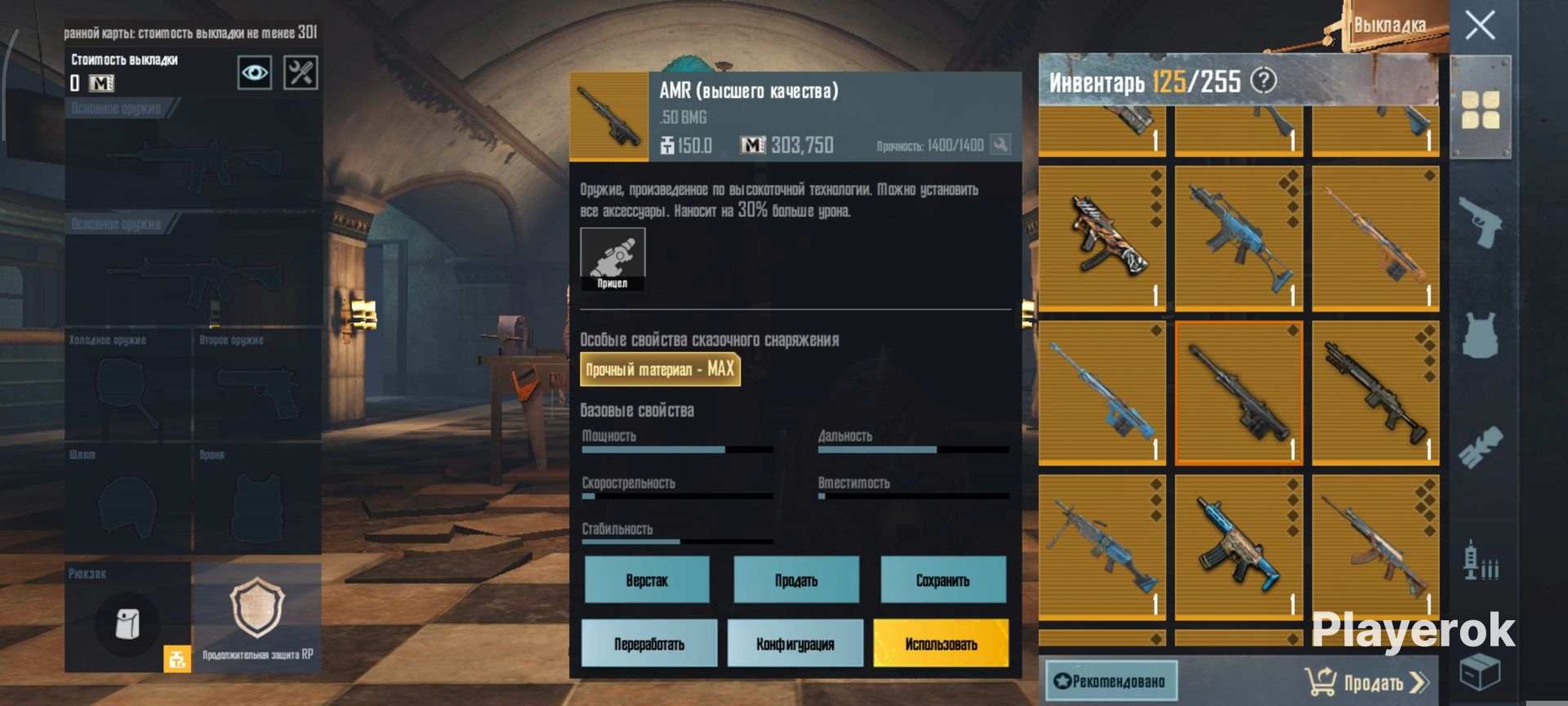Open the Конфигурация button
This screenshot has width=1568, height=706.
pos(795,644)
